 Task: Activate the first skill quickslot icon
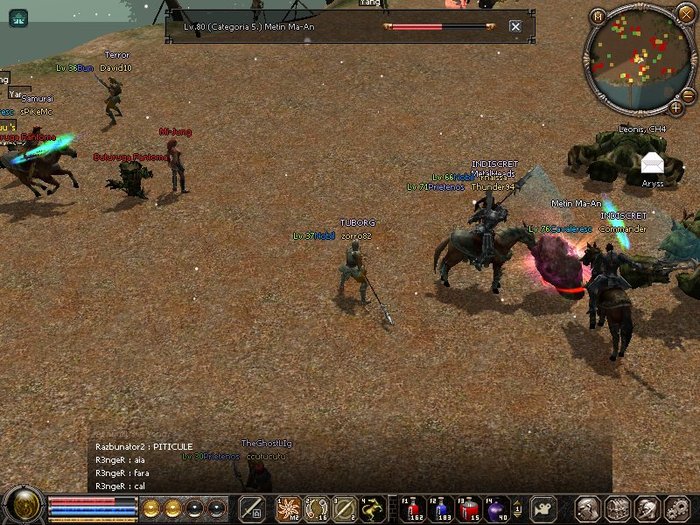coord(289,509)
